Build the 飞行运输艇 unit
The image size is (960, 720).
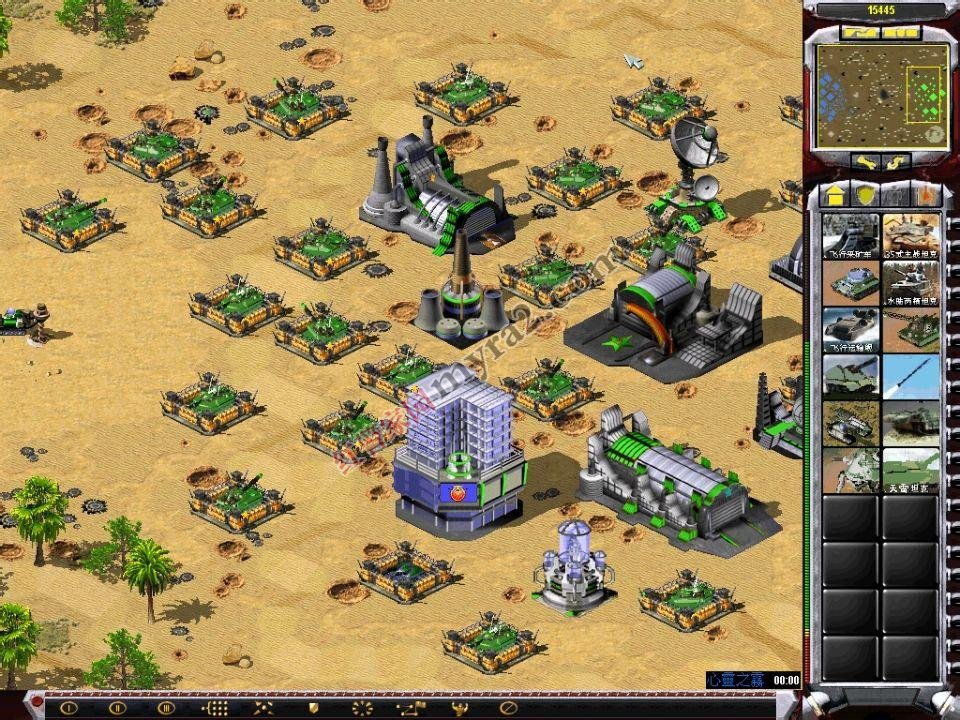click(851, 330)
